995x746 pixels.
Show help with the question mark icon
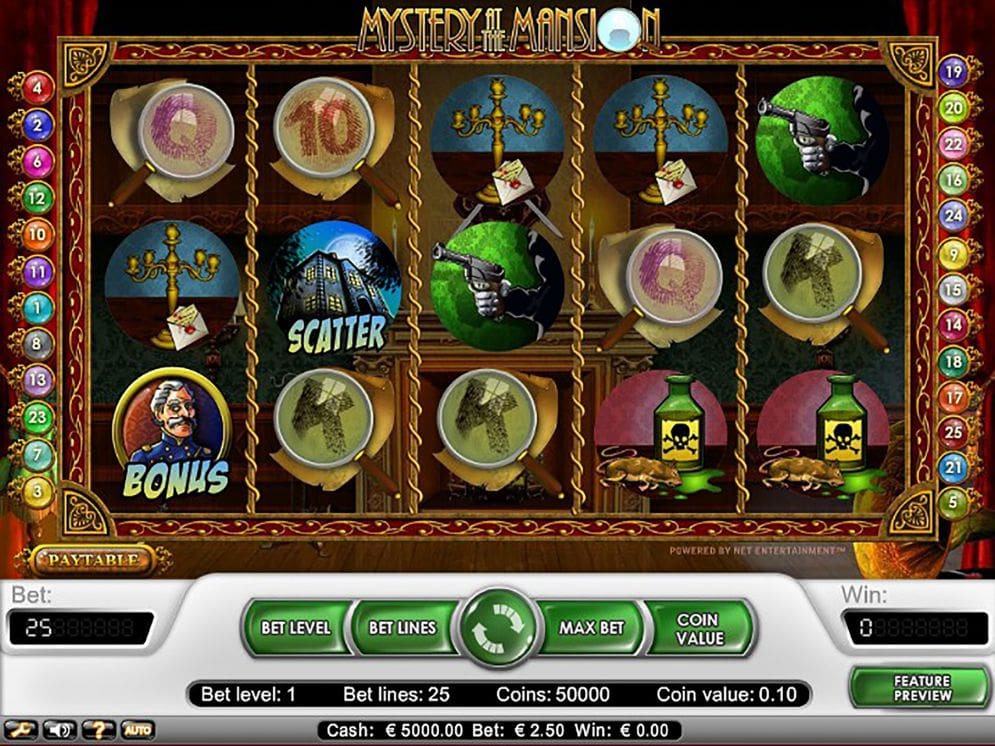[98, 730]
